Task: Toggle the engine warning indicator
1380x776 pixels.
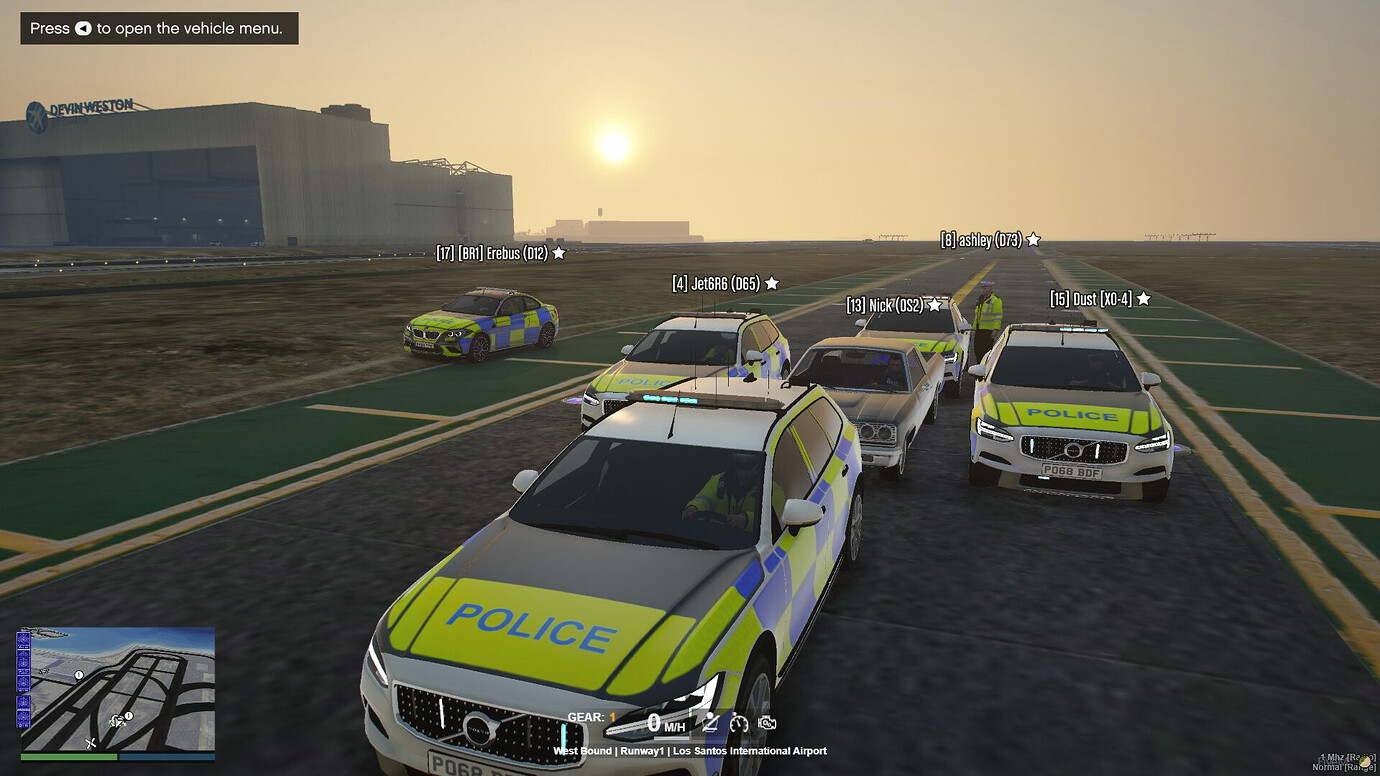Action: coord(766,723)
